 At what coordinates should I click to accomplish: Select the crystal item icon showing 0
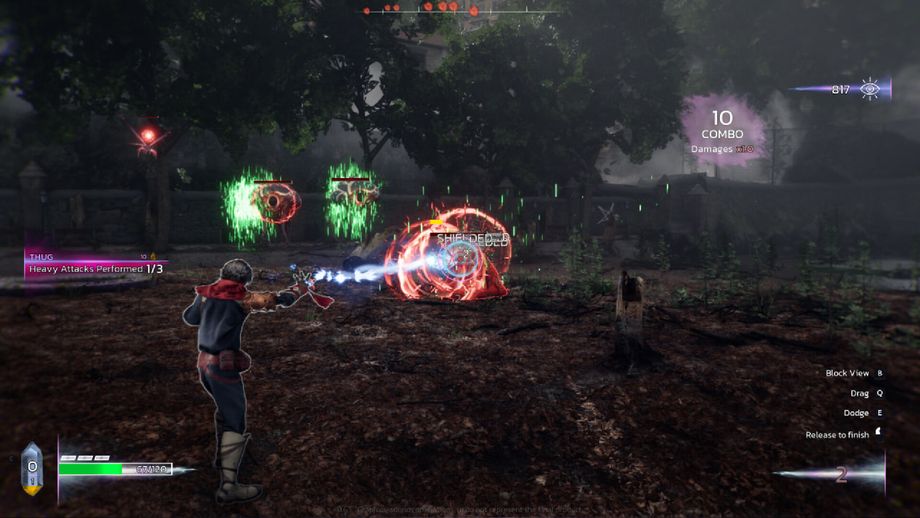click(x=32, y=468)
